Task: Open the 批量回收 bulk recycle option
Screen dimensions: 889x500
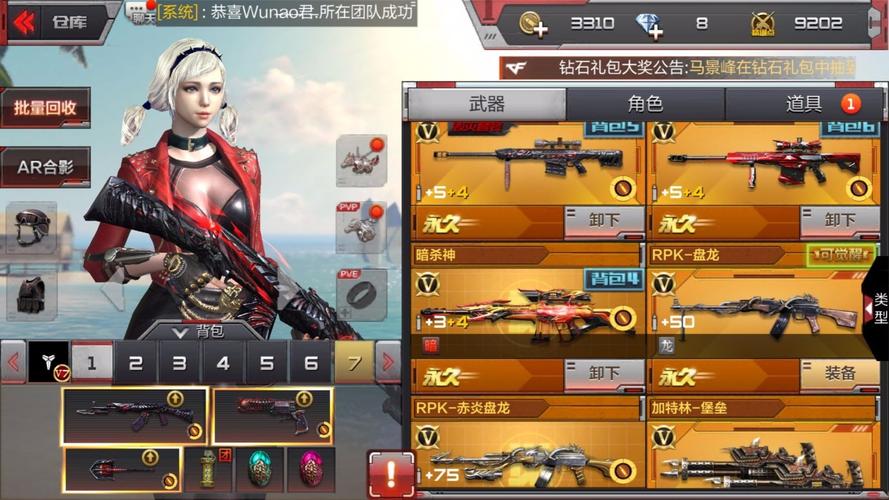Action: (x=45, y=107)
